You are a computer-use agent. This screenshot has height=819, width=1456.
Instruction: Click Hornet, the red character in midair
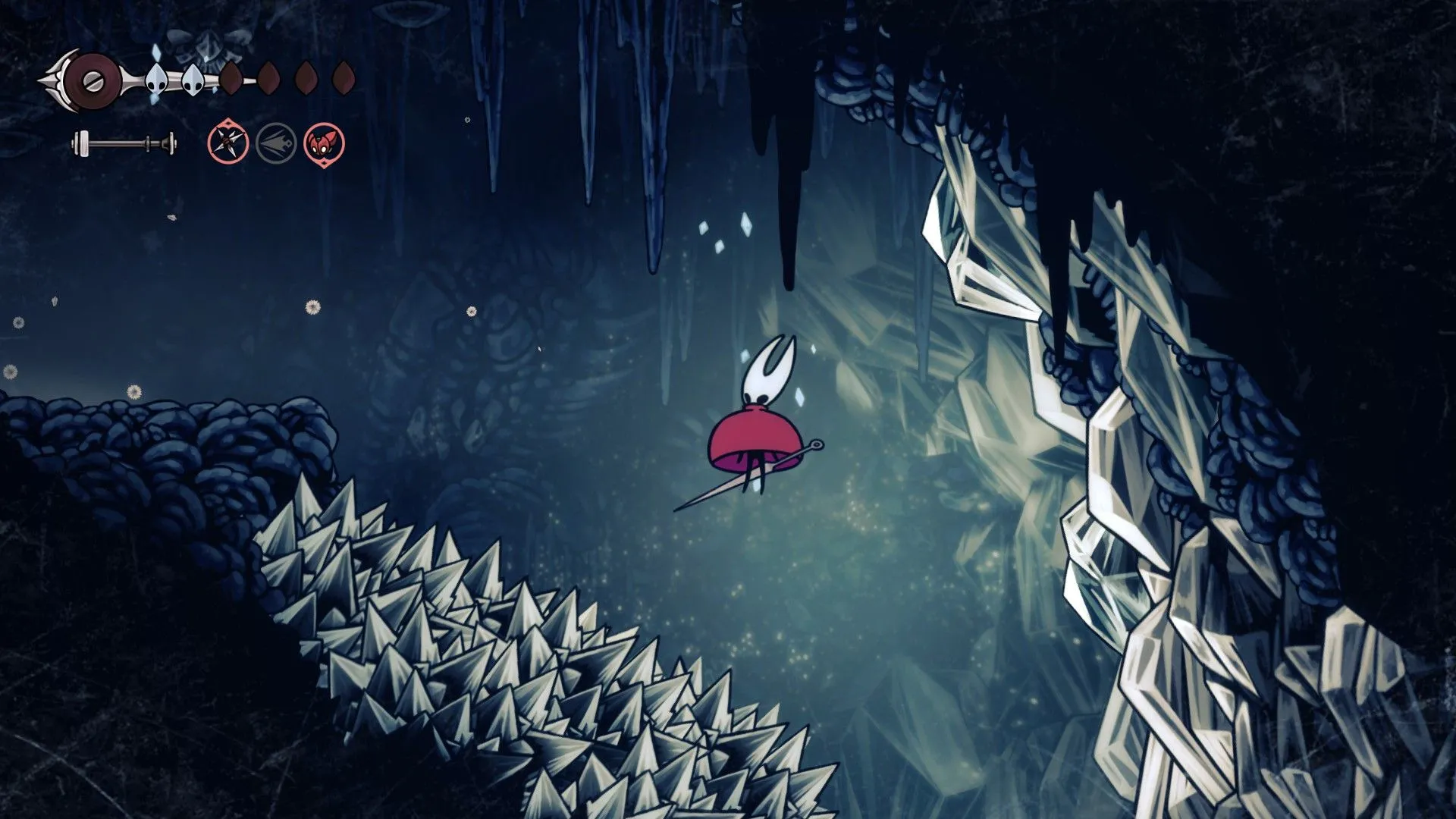click(758, 425)
